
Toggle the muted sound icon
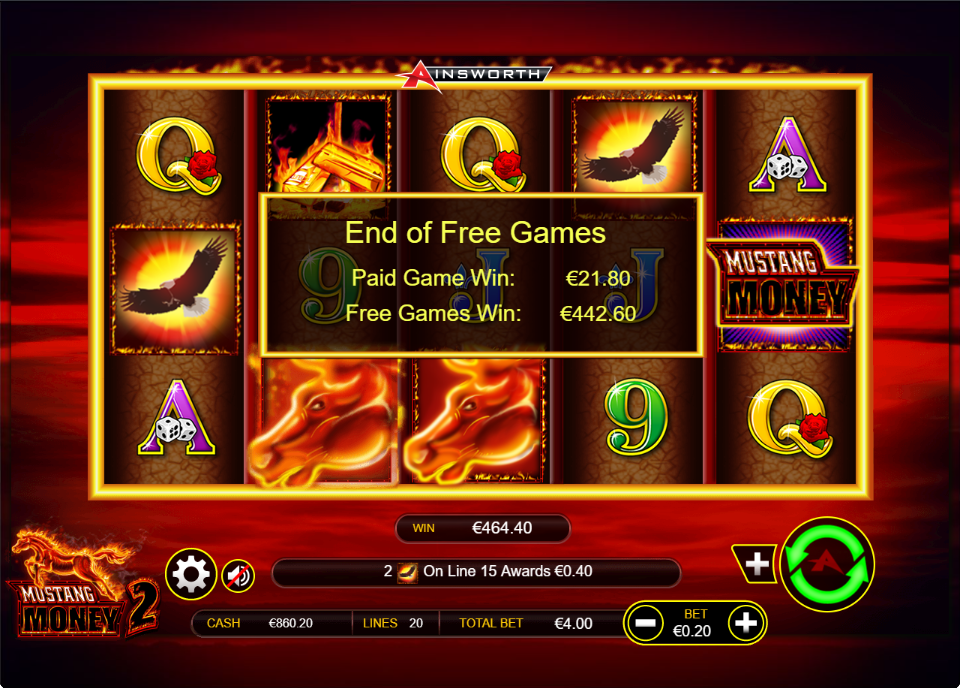pos(238,575)
